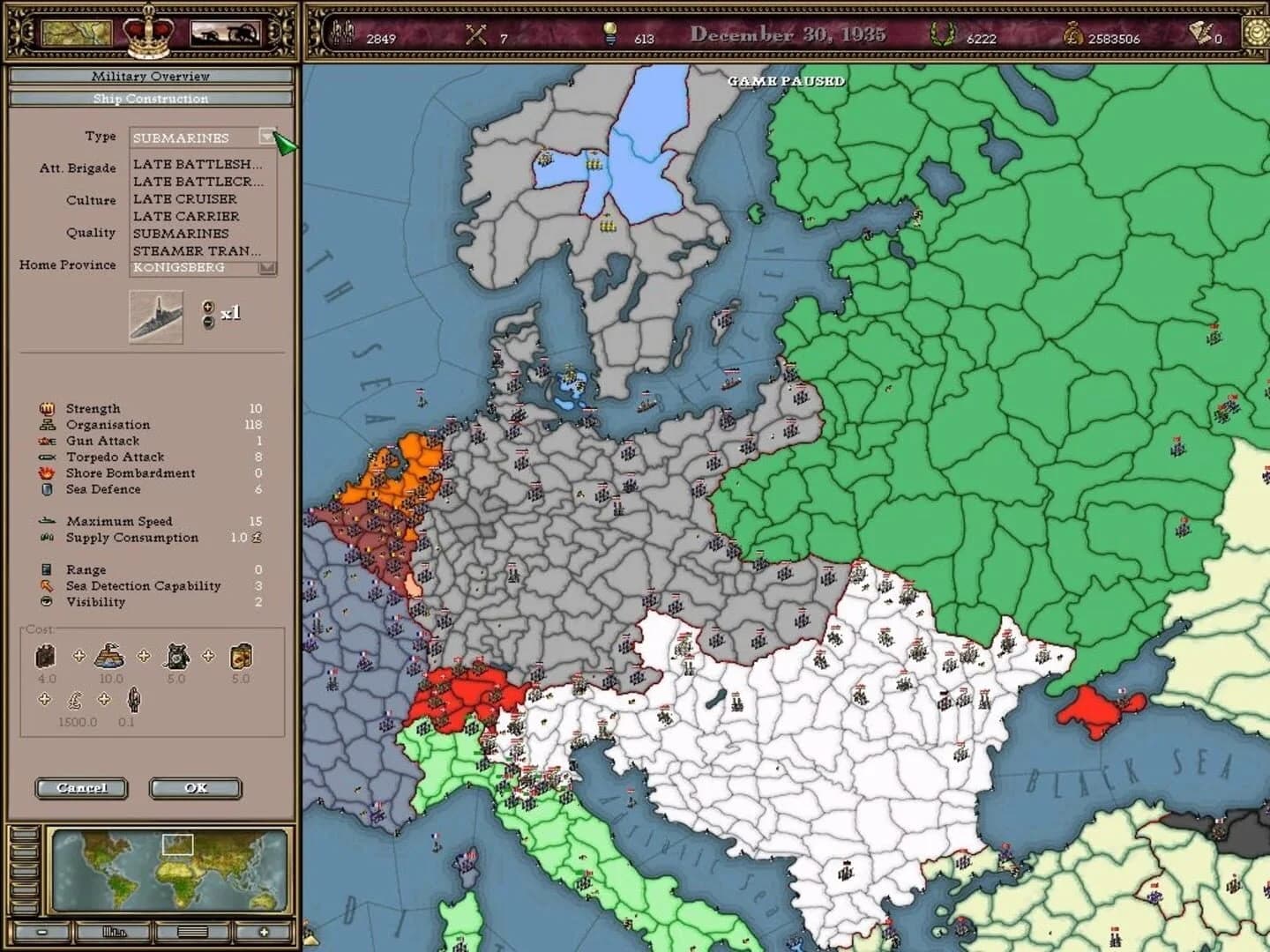
Task: Select LATE CRUISER from the type list
Action: pos(183,199)
